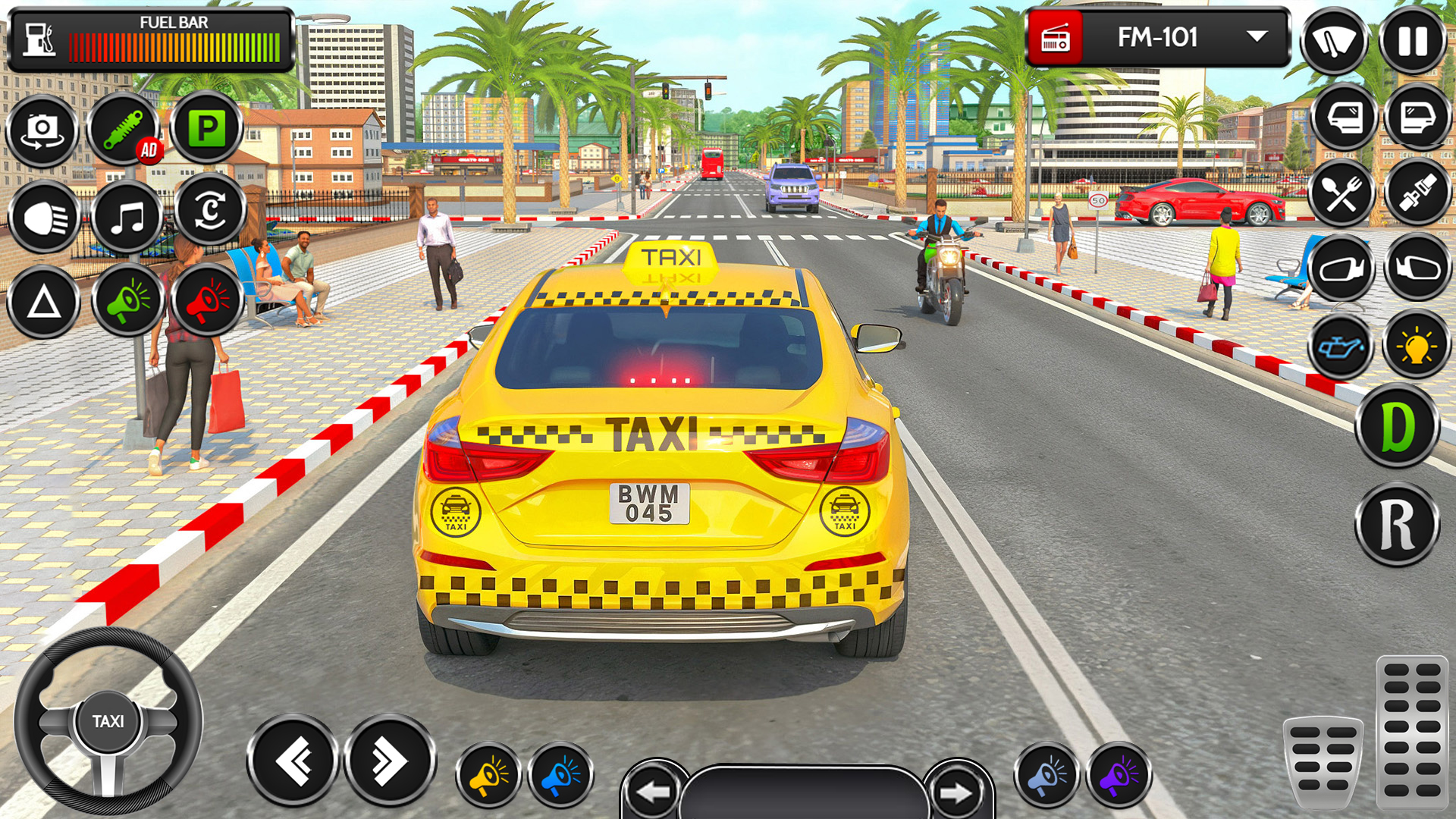The height and width of the screenshot is (819, 1456).
Task: Shift to drive with the green D button
Action: coord(1398,425)
